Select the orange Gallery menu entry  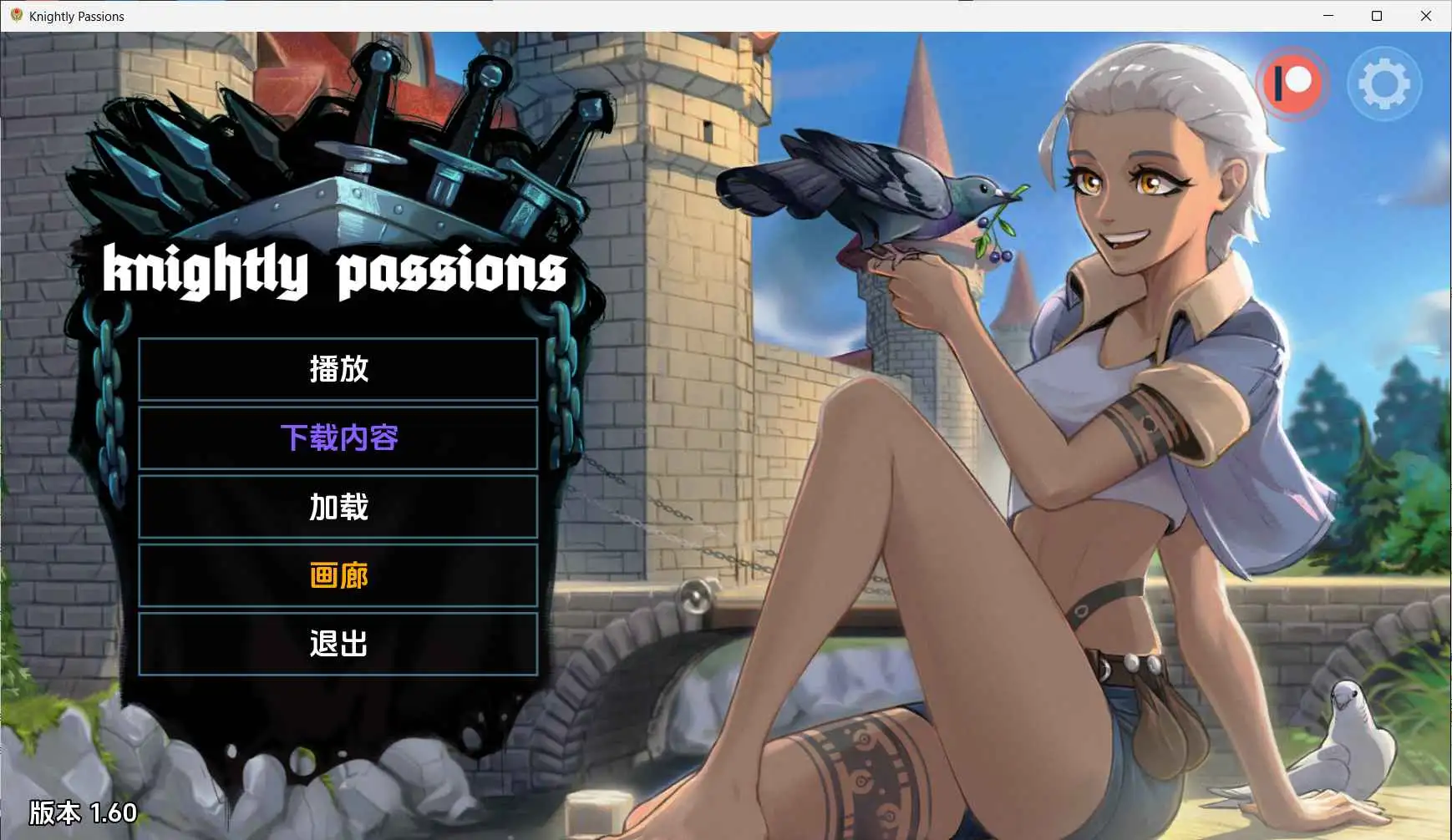[x=339, y=575]
